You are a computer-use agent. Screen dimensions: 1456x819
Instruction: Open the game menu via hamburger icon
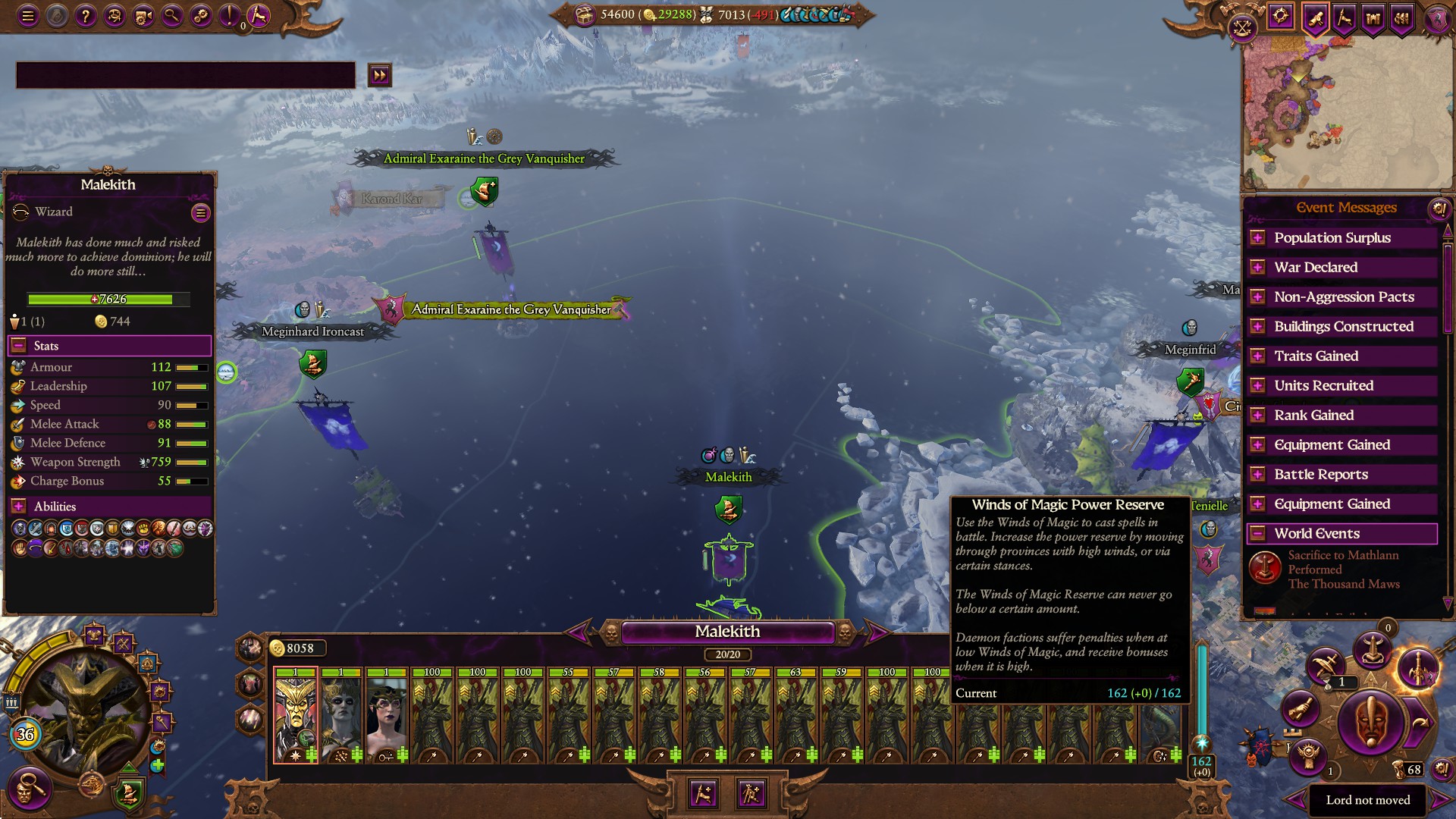click(28, 17)
